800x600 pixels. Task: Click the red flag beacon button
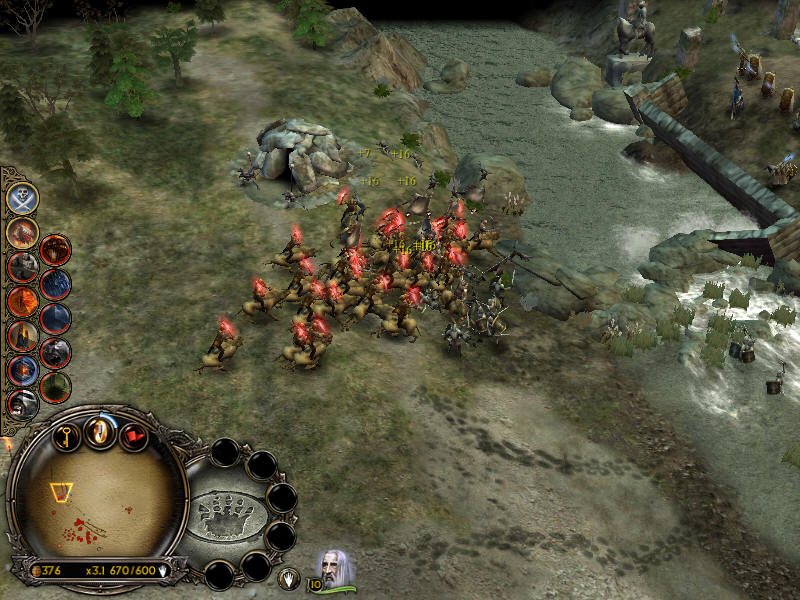click(x=134, y=436)
